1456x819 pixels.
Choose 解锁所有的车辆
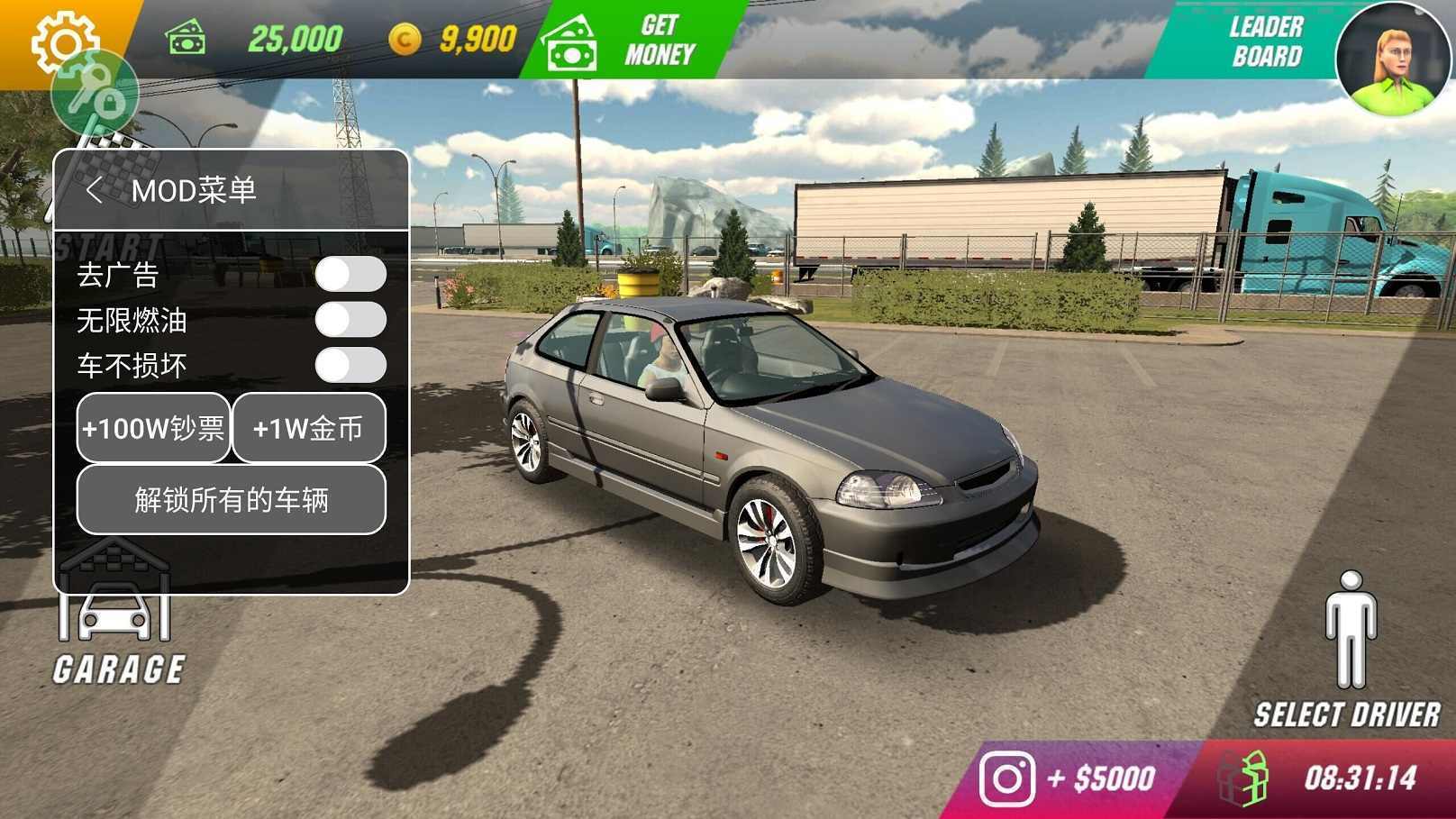click(x=232, y=499)
